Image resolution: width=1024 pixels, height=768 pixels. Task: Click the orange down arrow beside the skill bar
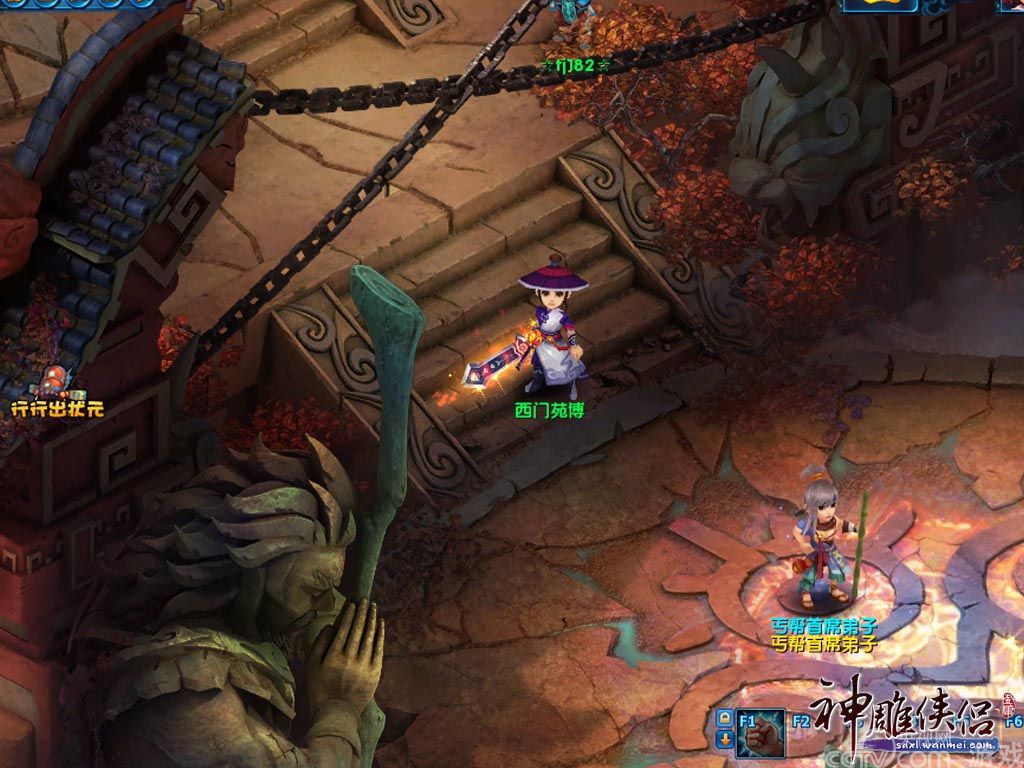(x=724, y=740)
